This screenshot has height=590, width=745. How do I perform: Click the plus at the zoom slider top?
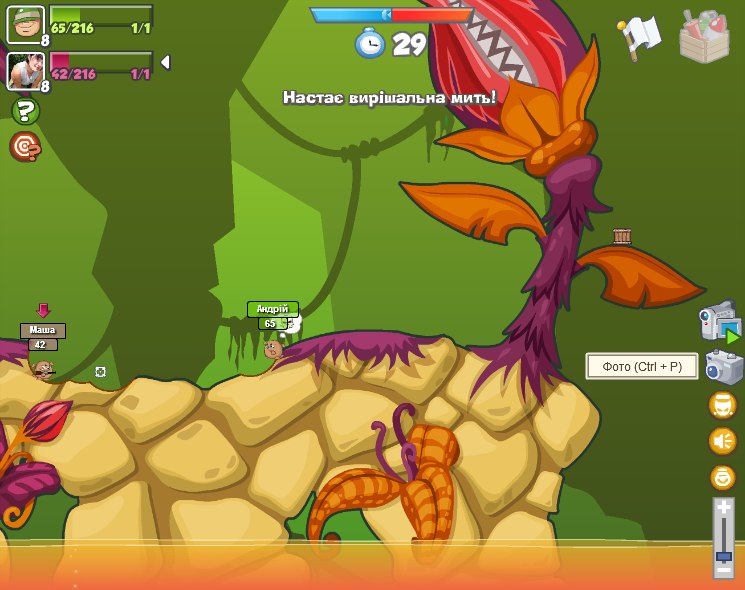click(724, 508)
